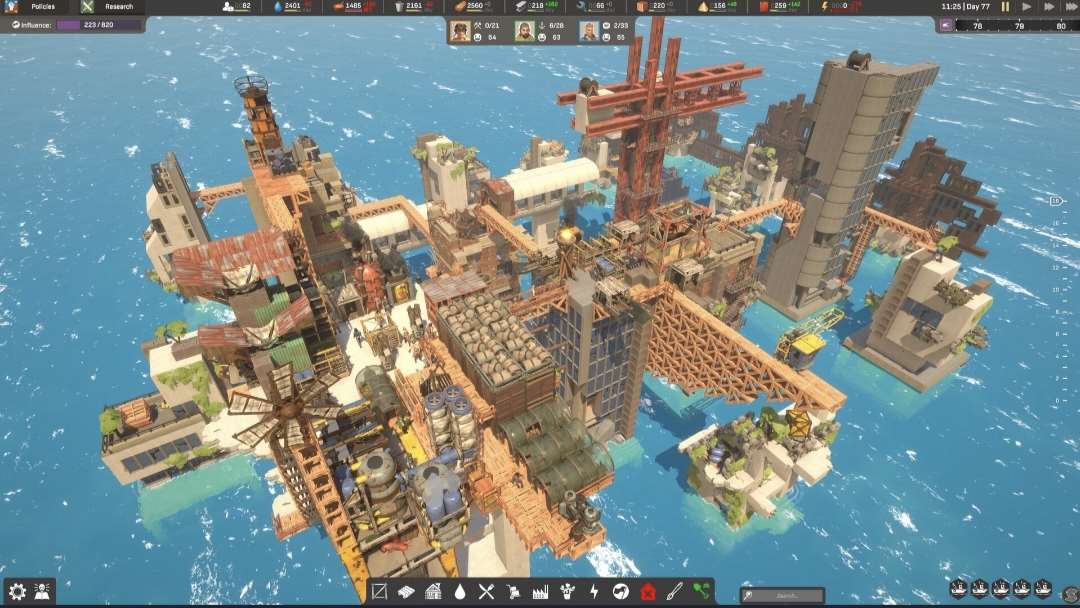Image resolution: width=1080 pixels, height=608 pixels.
Task: Select the first survivor portrait with 0/21
Action: coord(460,31)
